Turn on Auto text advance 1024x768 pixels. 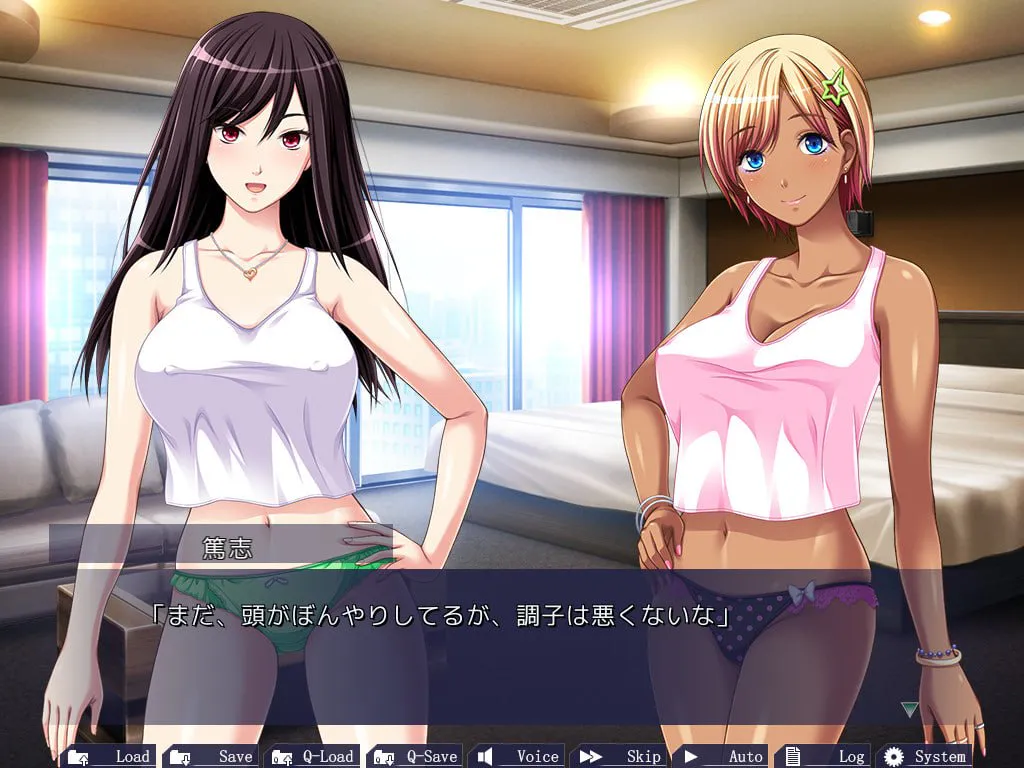click(723, 756)
